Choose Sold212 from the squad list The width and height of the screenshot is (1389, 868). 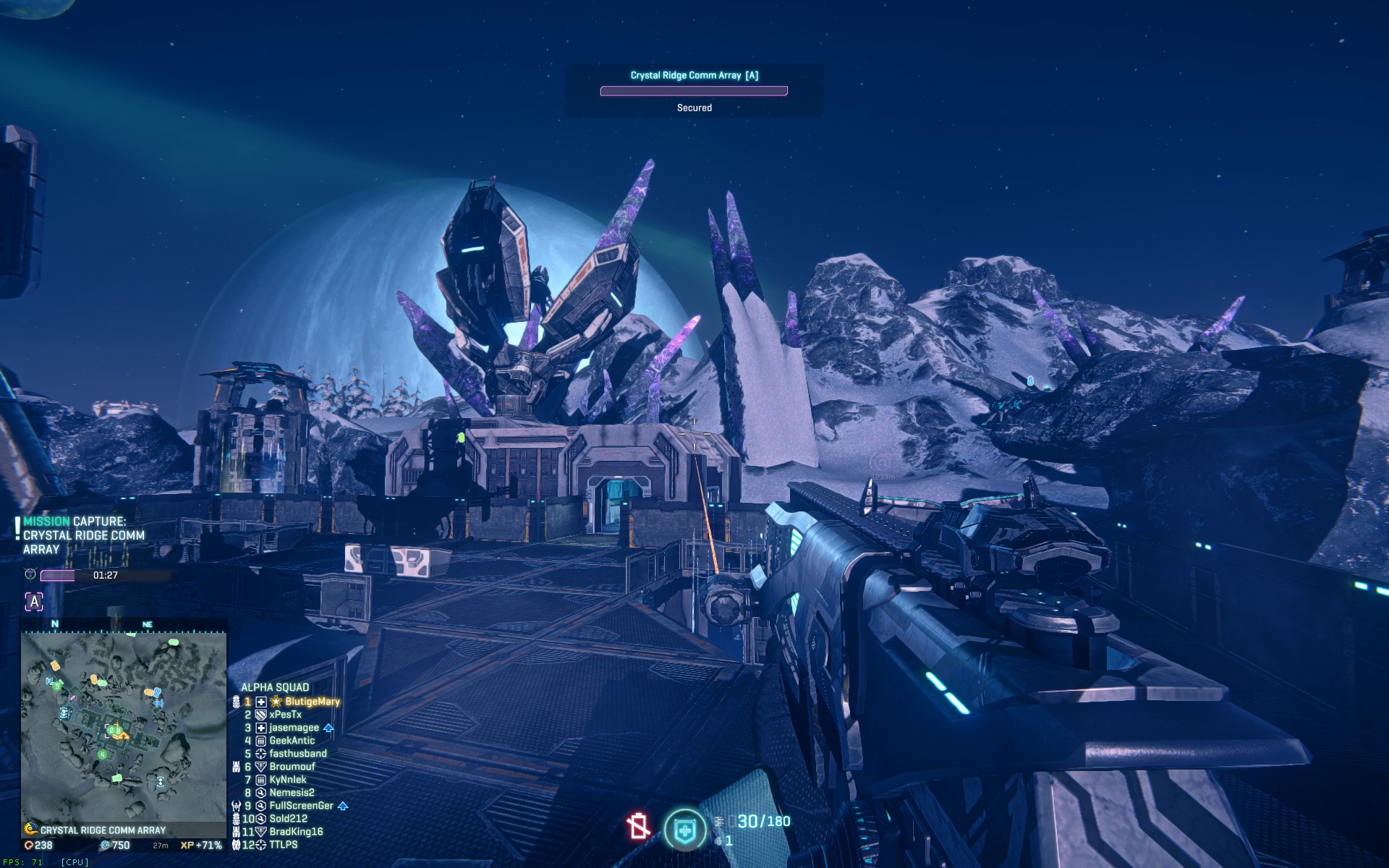point(288,819)
